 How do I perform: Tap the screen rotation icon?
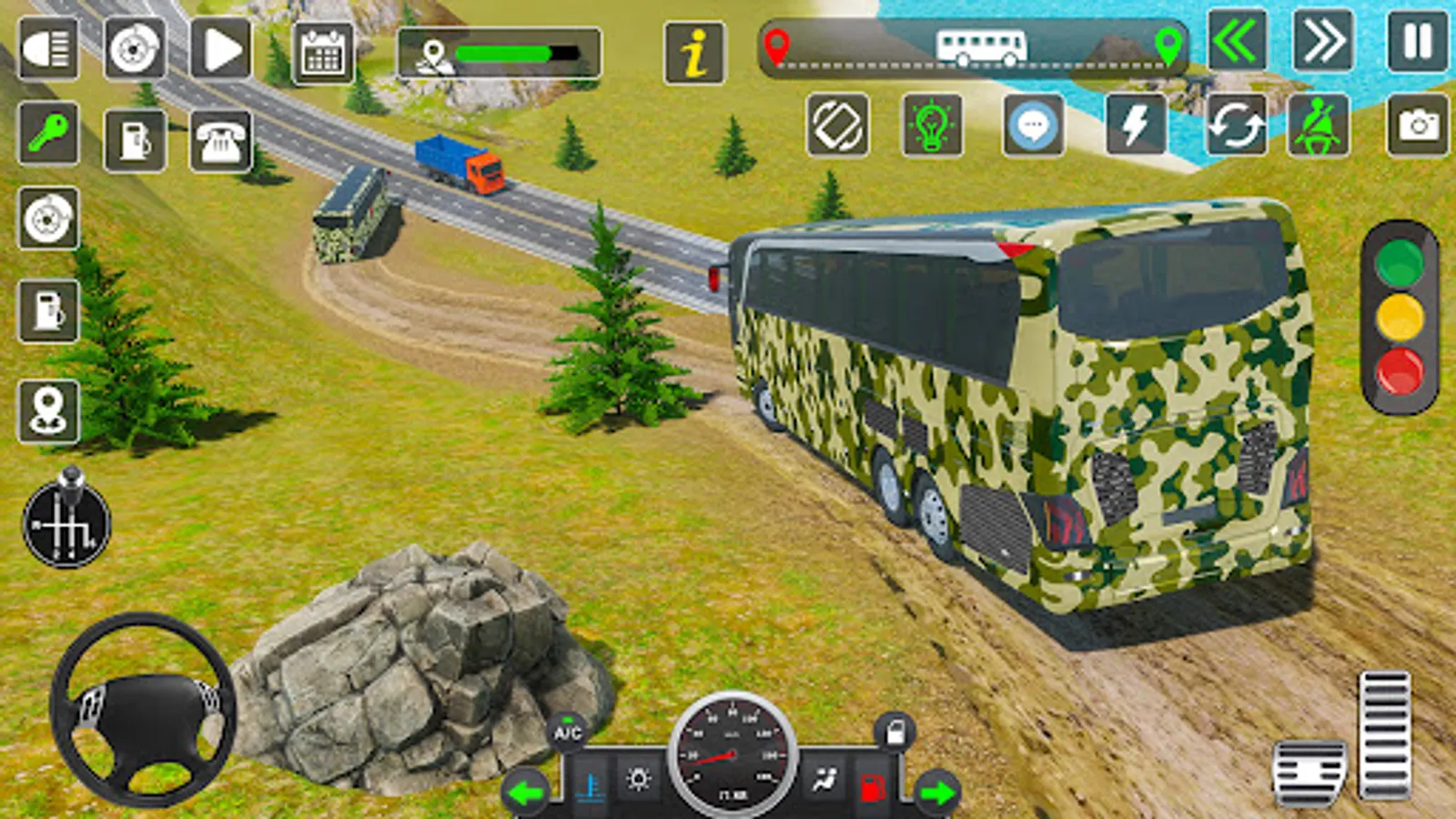(x=837, y=126)
